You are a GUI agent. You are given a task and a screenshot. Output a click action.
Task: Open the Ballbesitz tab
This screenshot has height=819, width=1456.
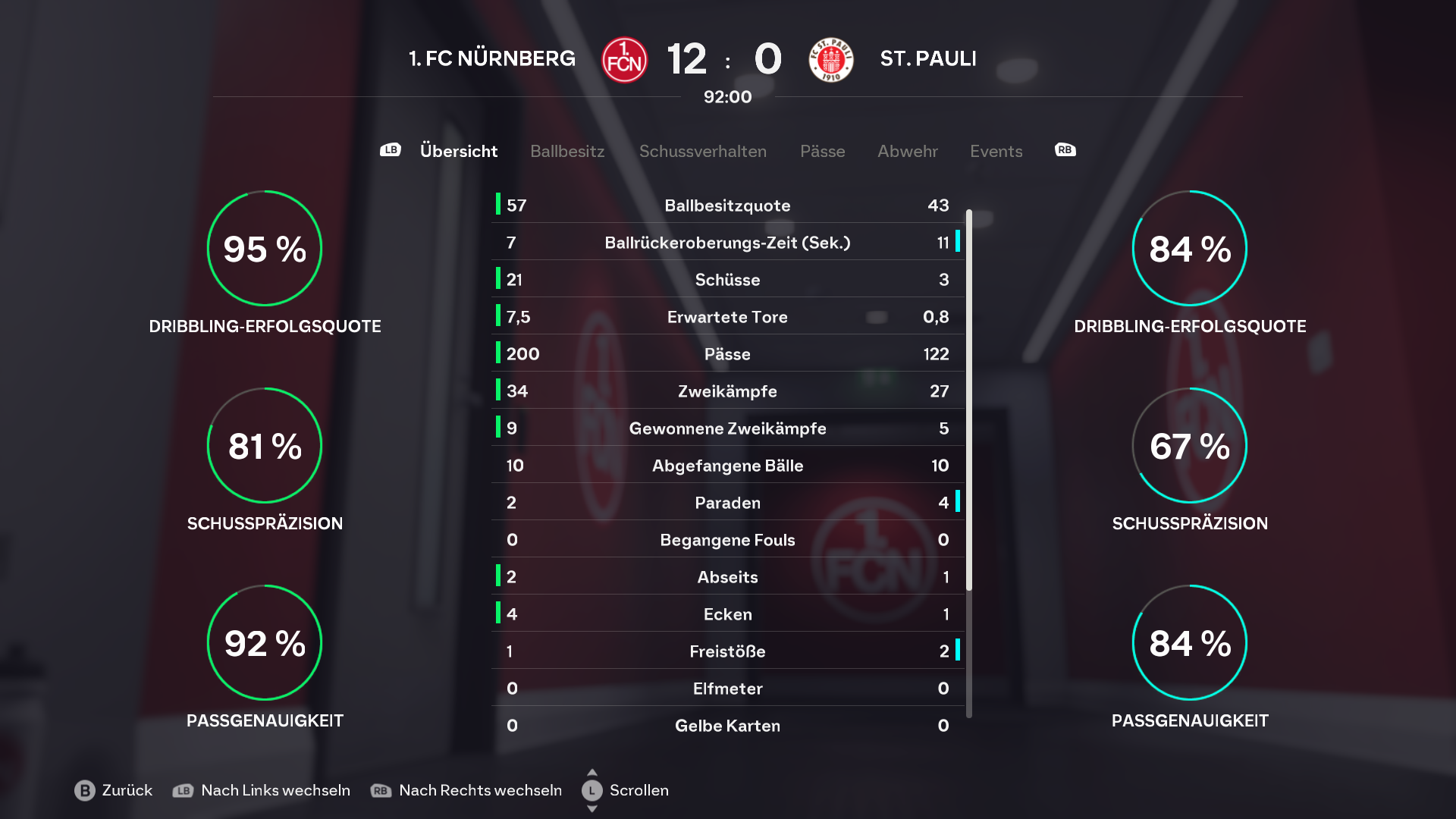(x=567, y=151)
